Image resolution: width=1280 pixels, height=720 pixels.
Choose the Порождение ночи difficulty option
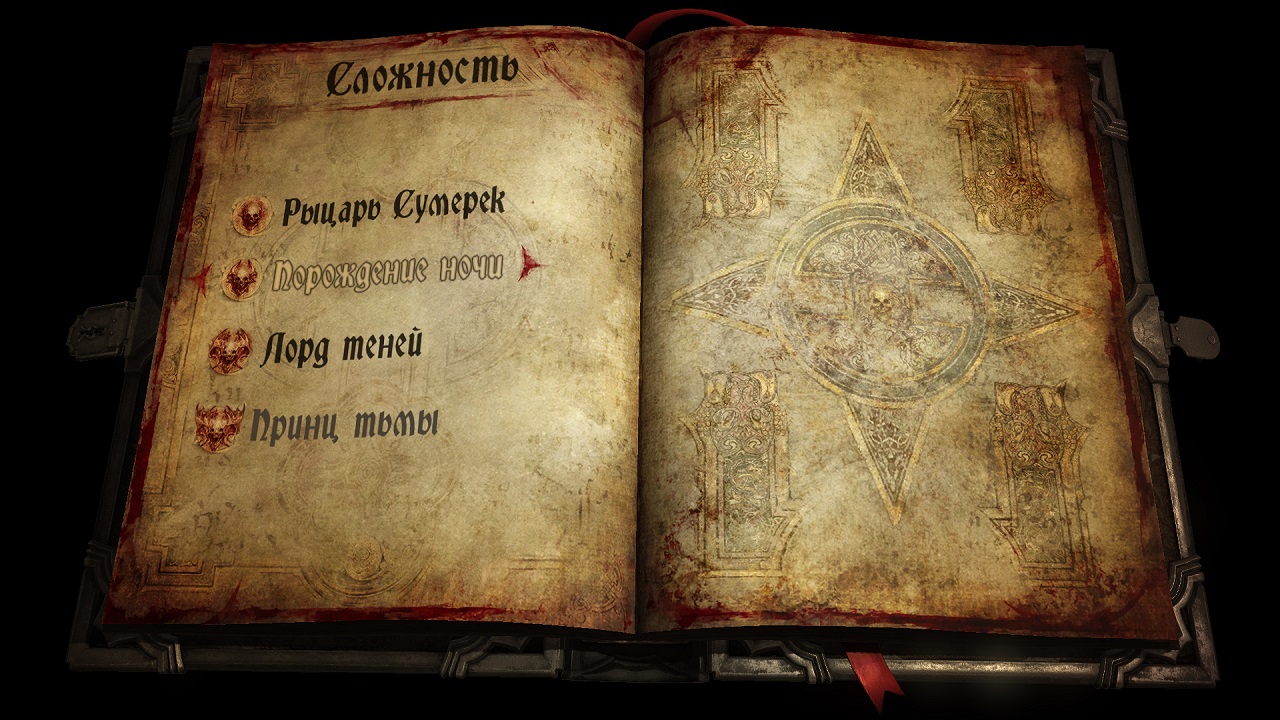coord(387,272)
